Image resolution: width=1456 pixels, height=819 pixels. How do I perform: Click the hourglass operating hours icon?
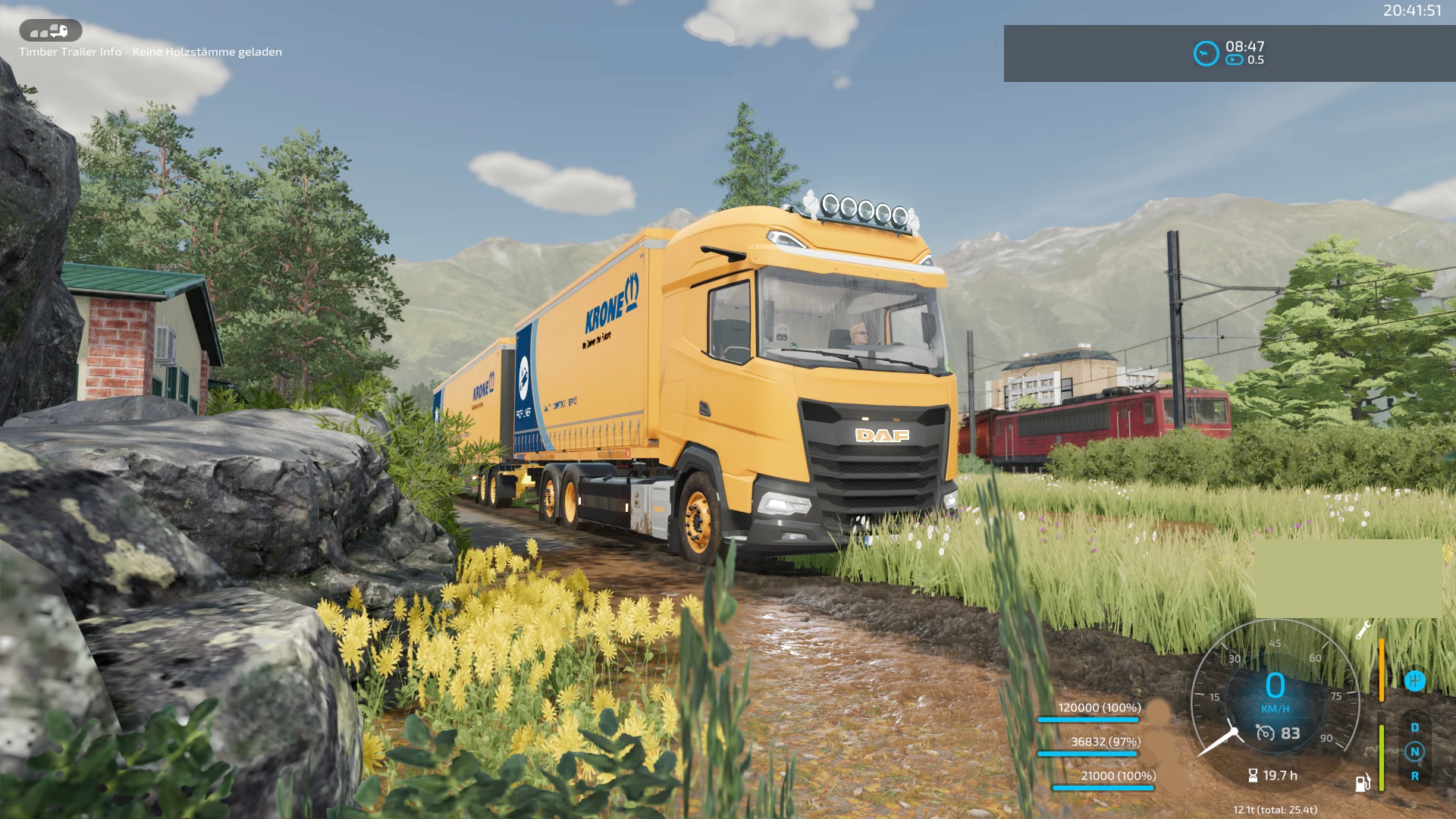click(x=1253, y=776)
